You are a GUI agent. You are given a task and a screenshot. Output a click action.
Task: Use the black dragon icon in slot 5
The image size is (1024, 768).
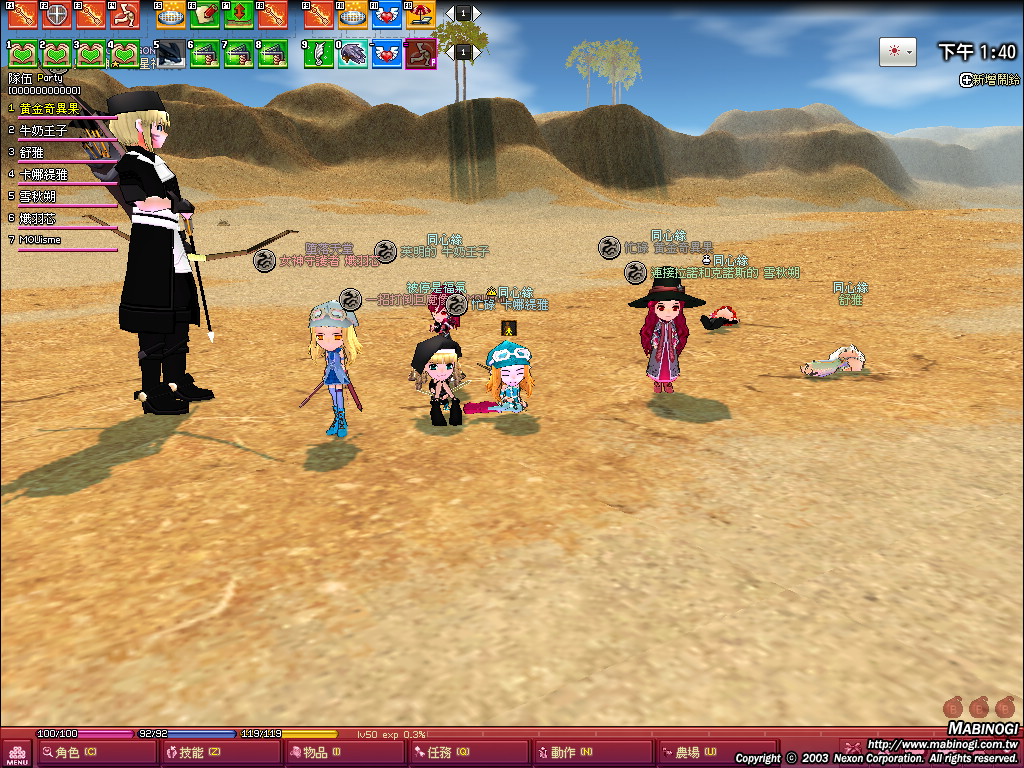(x=171, y=53)
